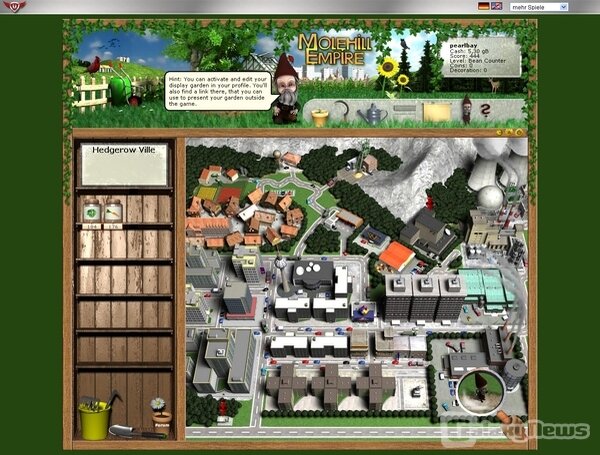Select the seed jar labeled 104
The width and height of the screenshot is (600, 455).
coord(92,213)
